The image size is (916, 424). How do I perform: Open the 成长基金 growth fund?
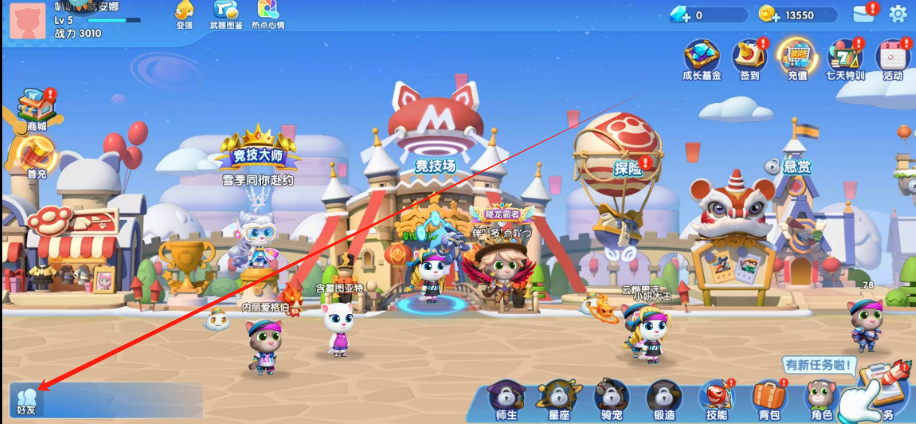(702, 59)
